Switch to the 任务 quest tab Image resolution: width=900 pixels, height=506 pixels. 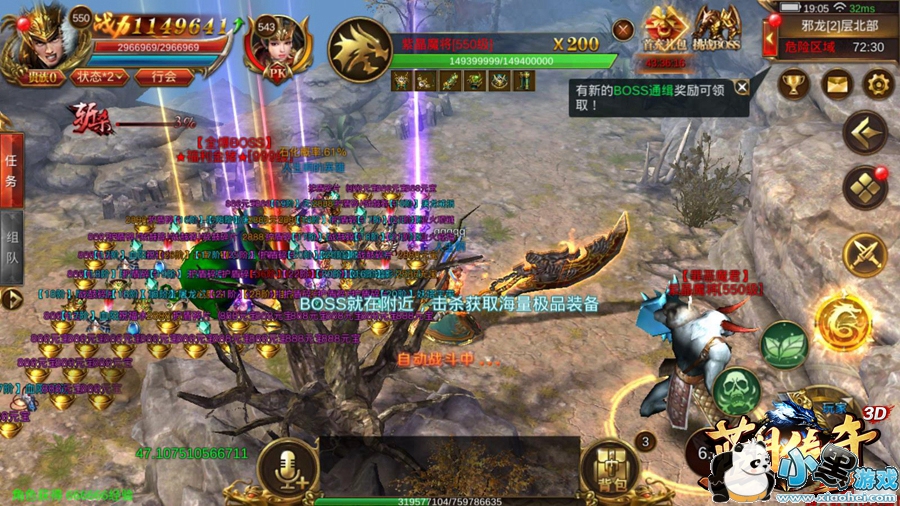[11, 172]
